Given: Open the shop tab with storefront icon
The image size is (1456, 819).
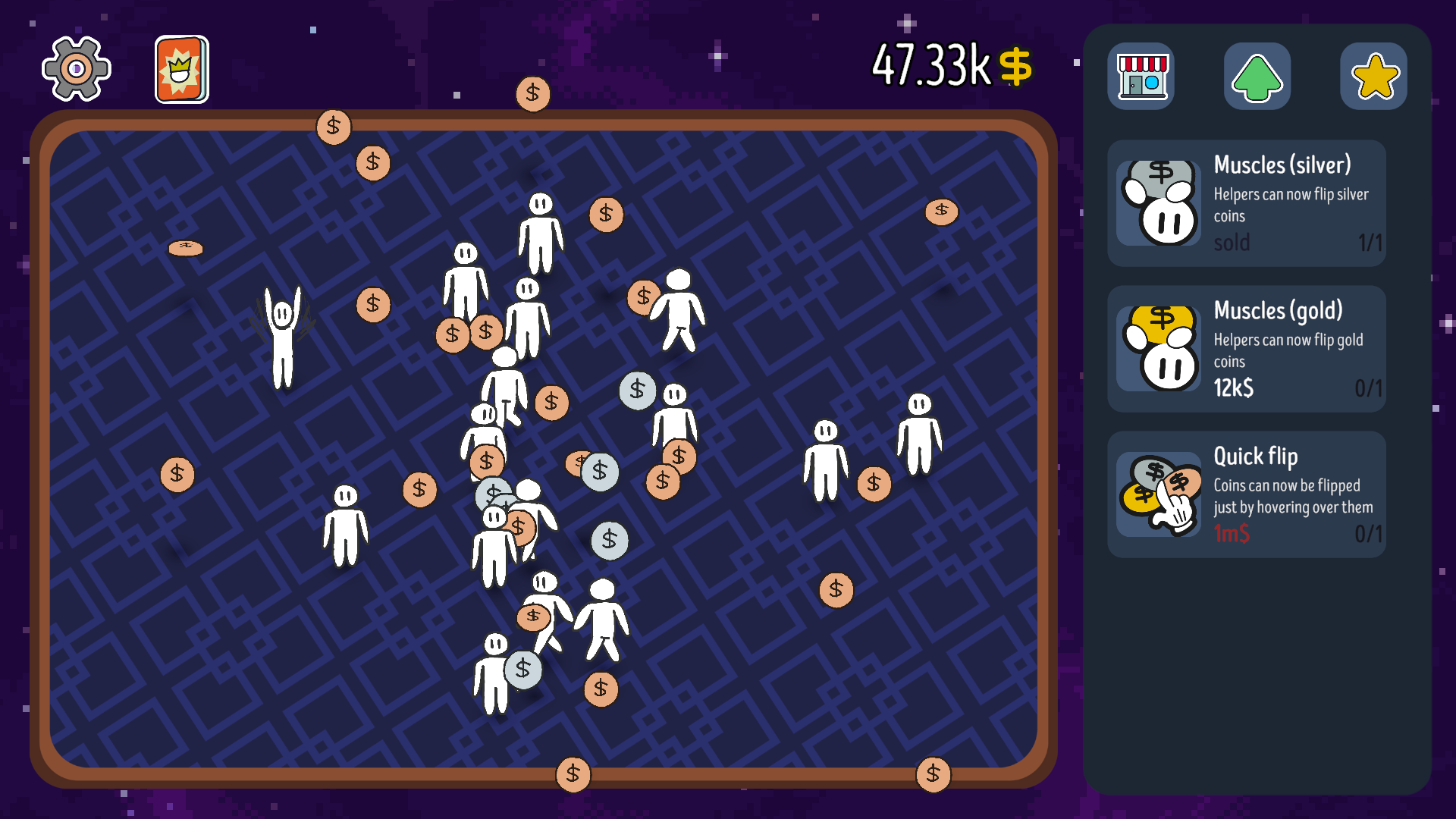Looking at the screenshot, I should tap(1141, 76).
